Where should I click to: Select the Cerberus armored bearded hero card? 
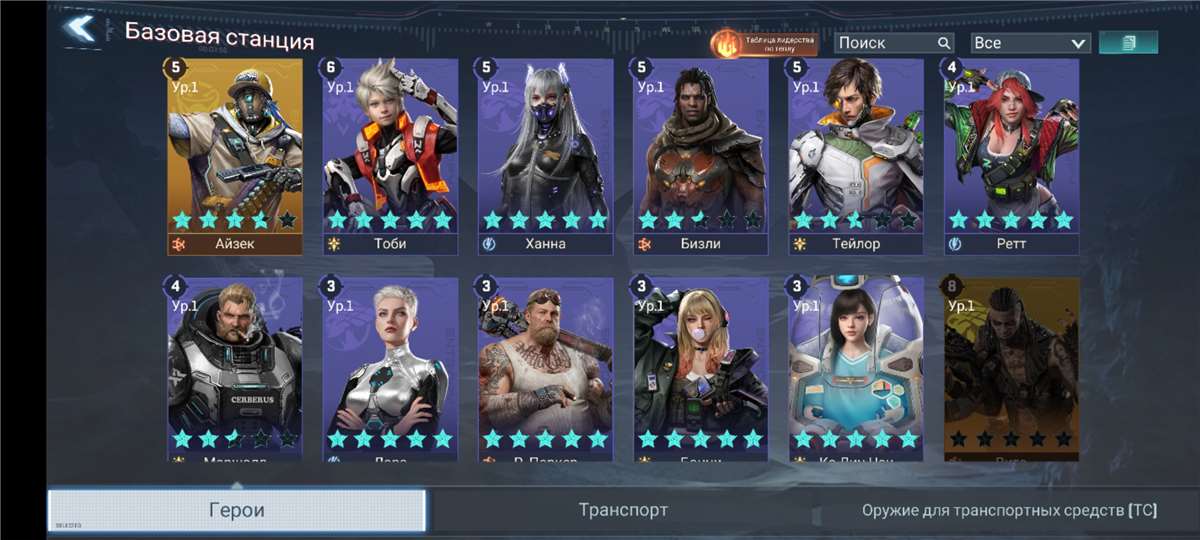click(x=235, y=368)
